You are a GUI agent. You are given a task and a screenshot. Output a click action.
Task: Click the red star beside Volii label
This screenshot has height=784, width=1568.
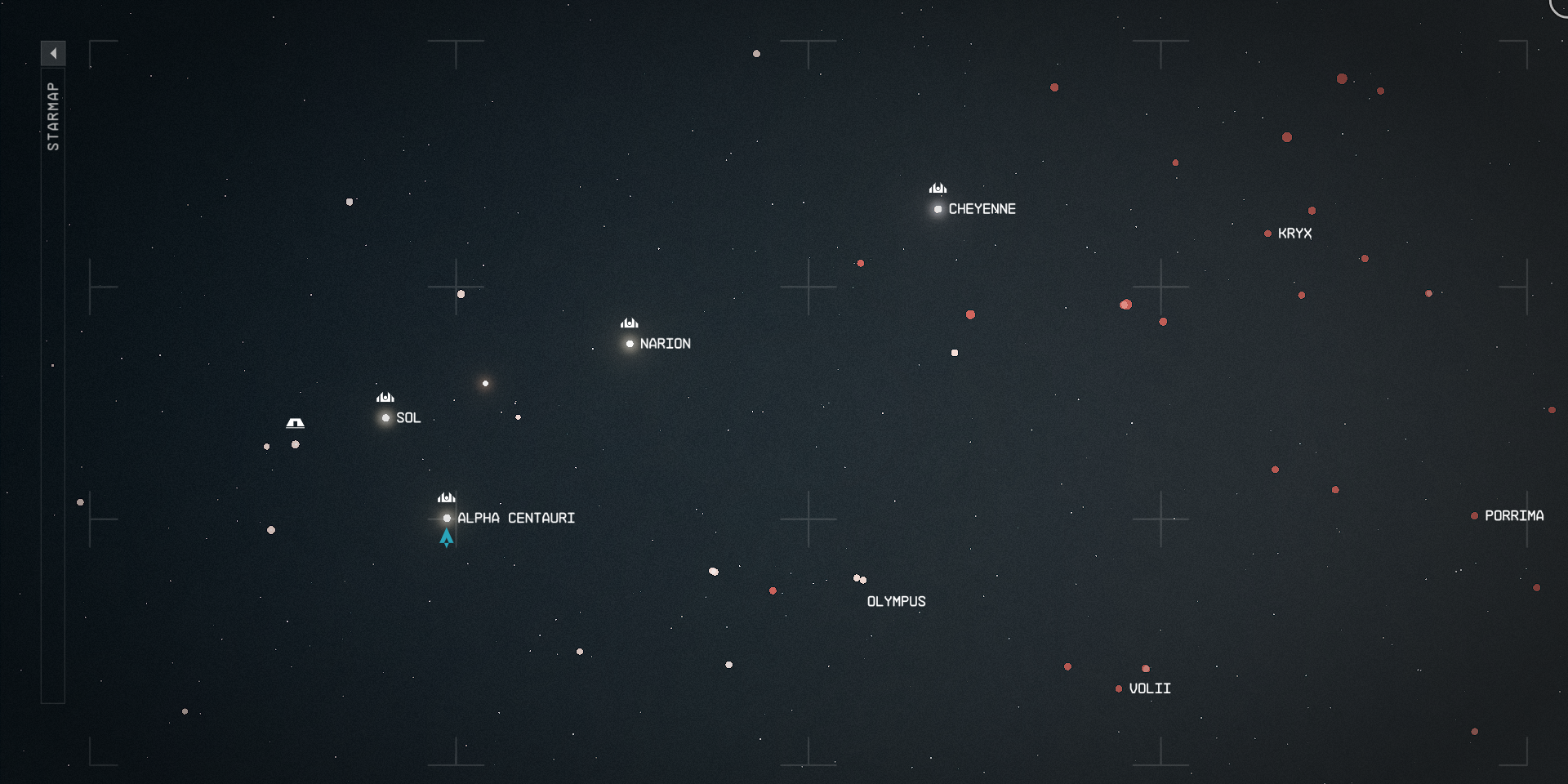pos(1119,687)
